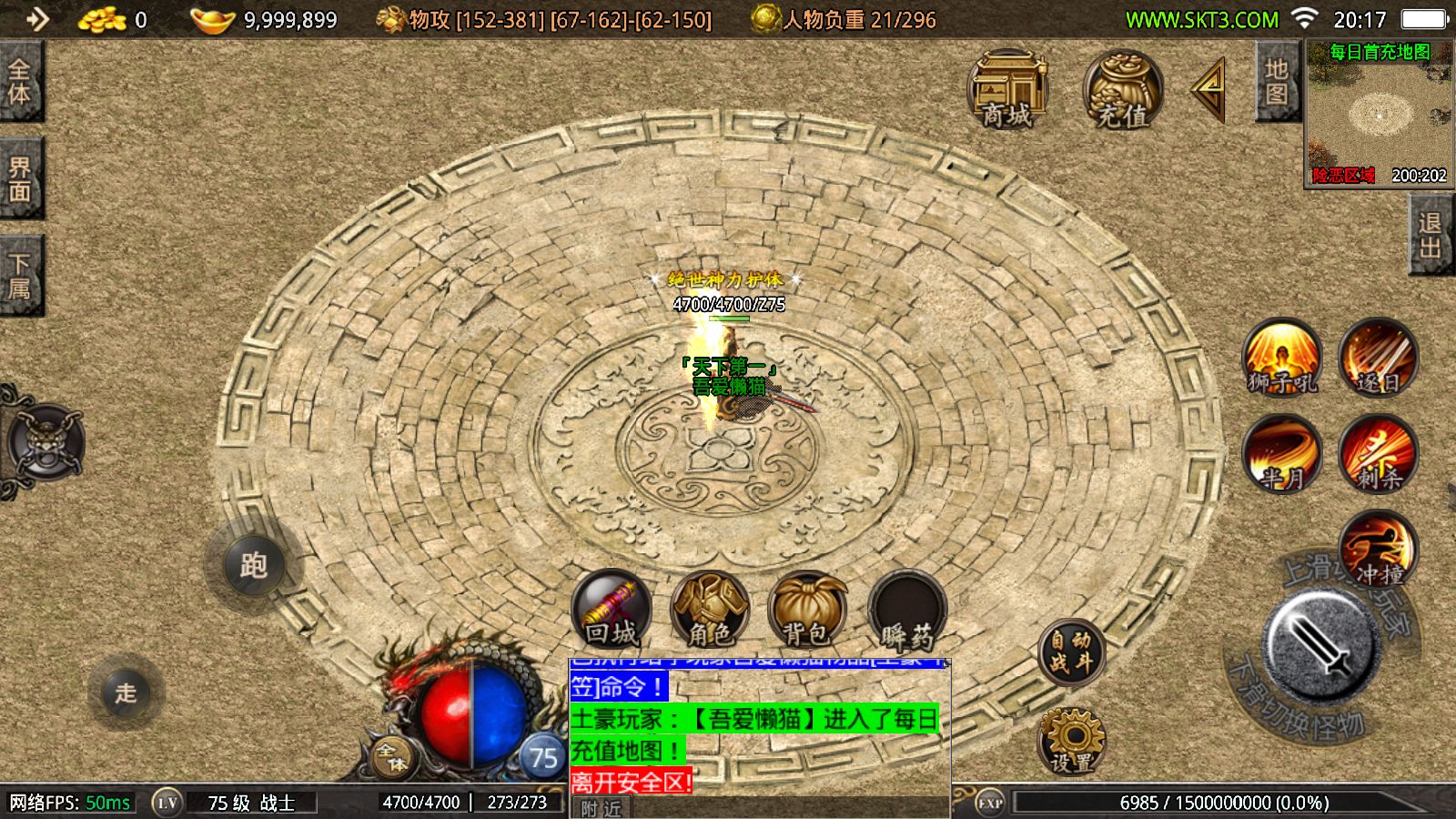Open the 背包 backpack
Image resolution: width=1456 pixels, height=819 pixels.
tap(807, 609)
